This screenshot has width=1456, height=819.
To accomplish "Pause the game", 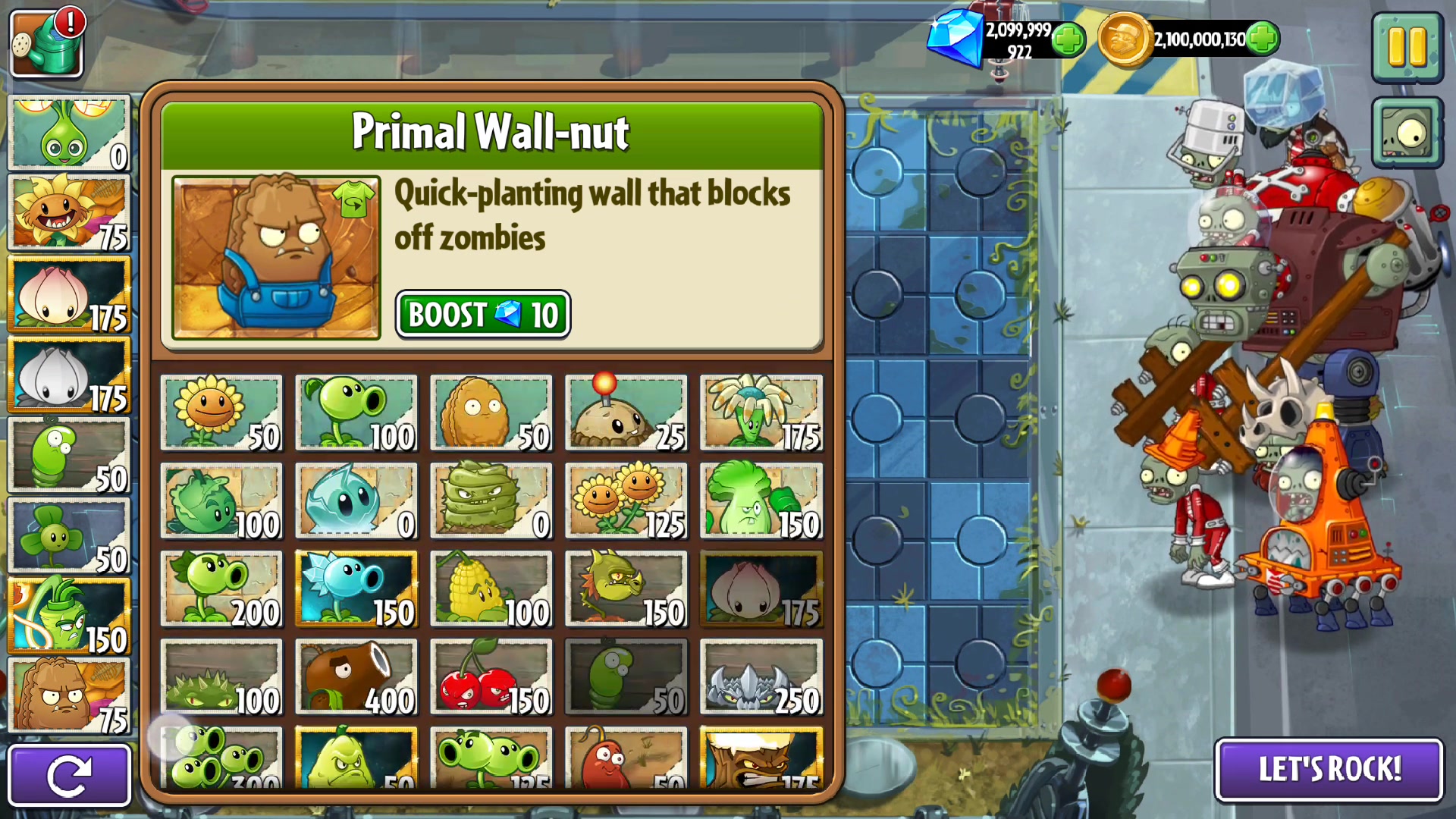I will [1407, 47].
